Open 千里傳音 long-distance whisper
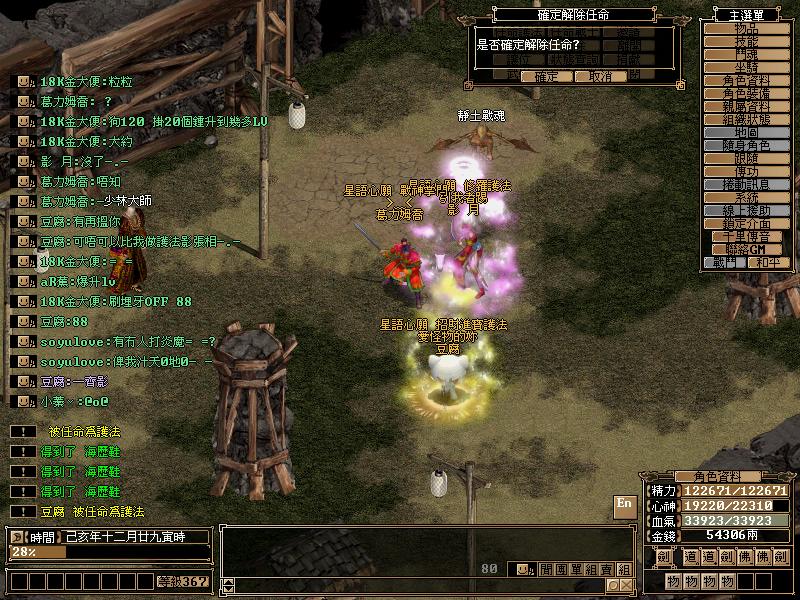800x600 pixels. [746, 237]
